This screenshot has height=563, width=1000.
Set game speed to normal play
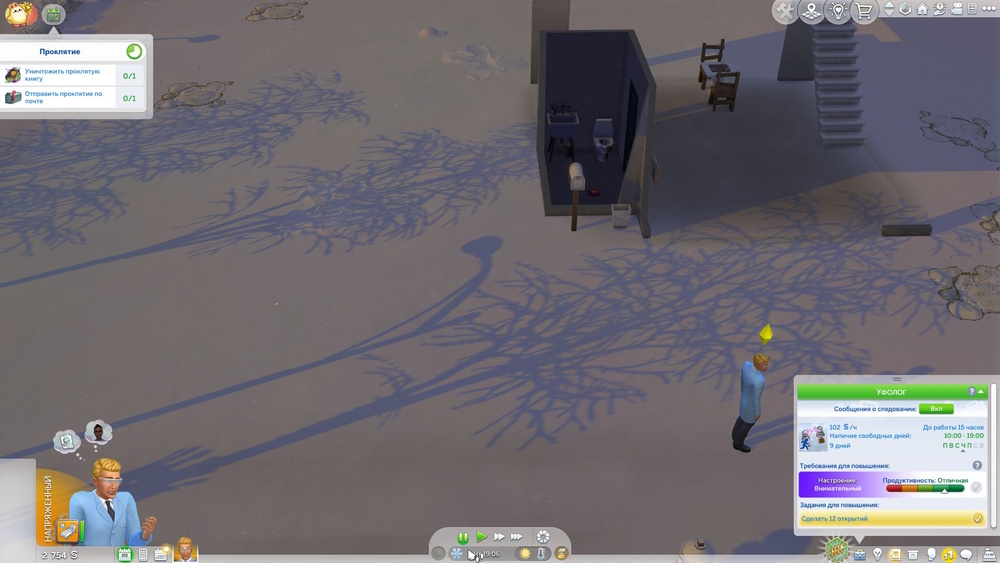coord(481,537)
